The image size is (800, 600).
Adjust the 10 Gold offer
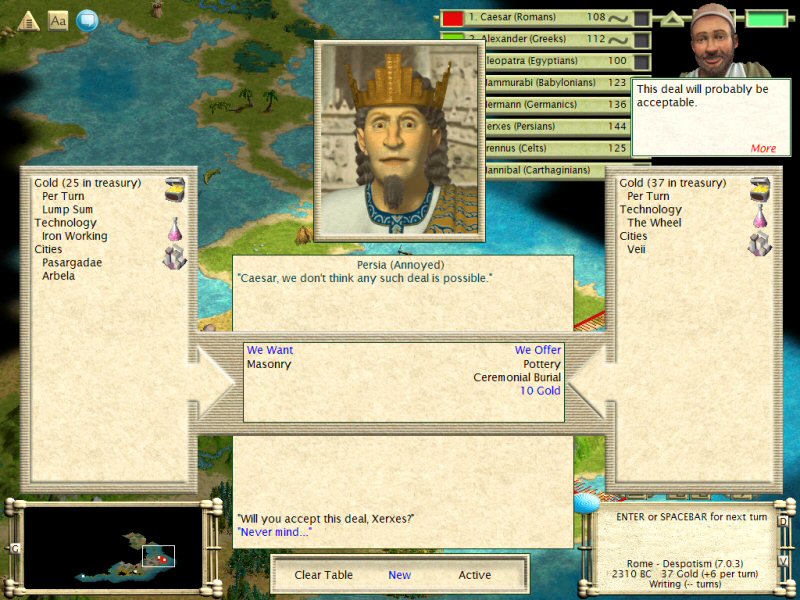click(x=540, y=391)
